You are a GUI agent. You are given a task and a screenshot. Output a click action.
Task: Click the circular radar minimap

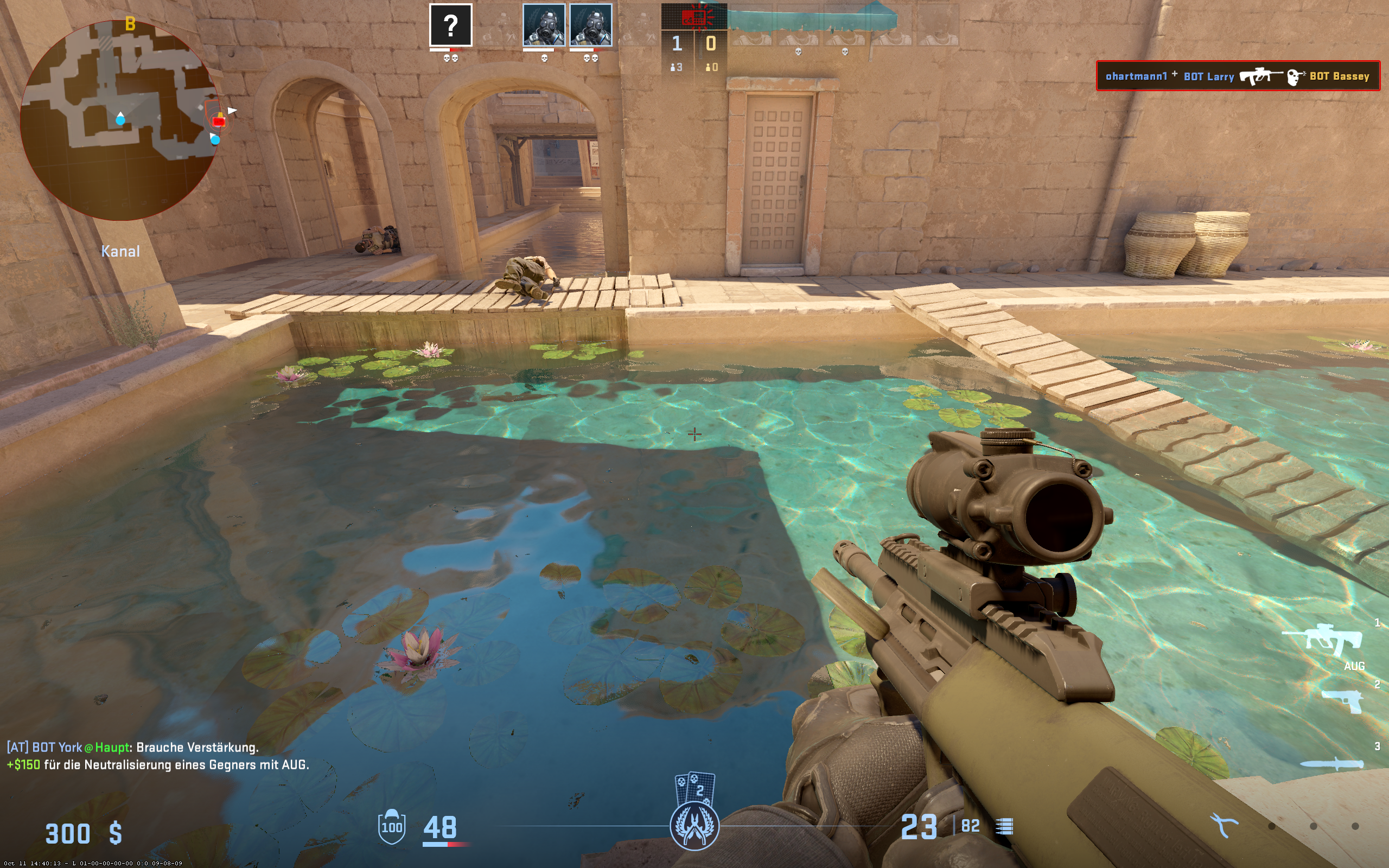120,120
